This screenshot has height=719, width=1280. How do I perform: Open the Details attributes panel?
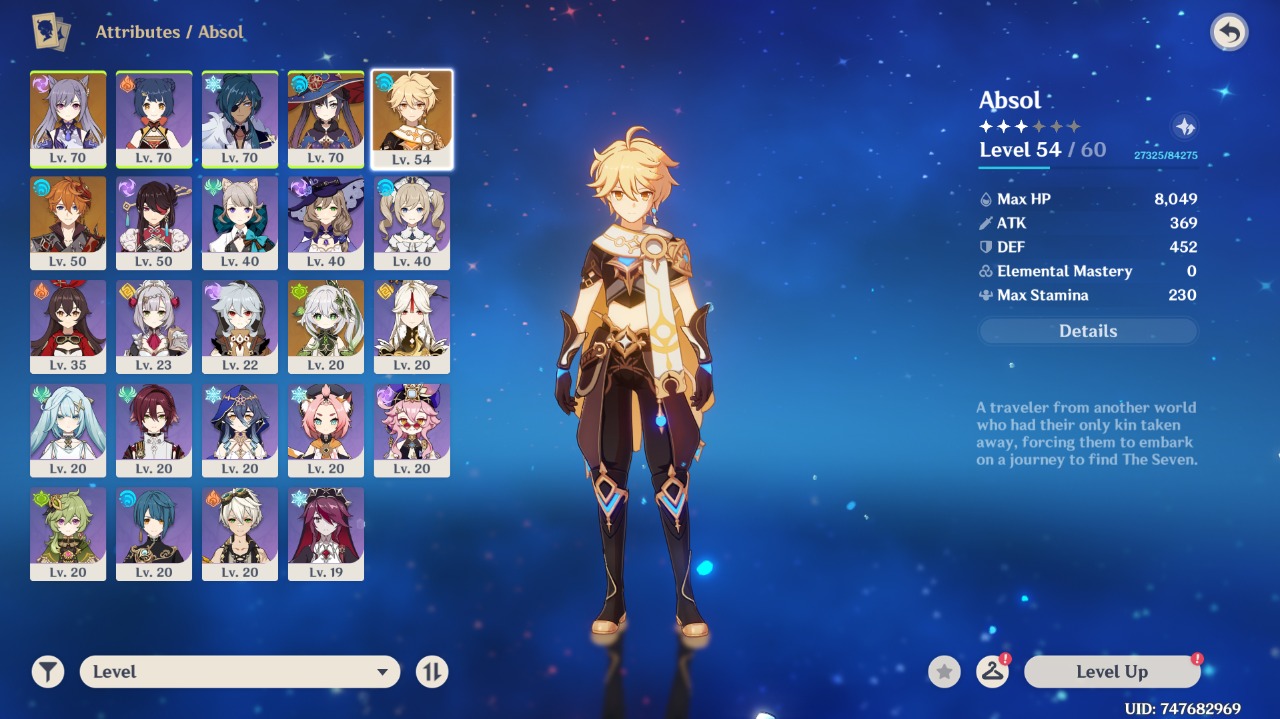tap(1087, 331)
